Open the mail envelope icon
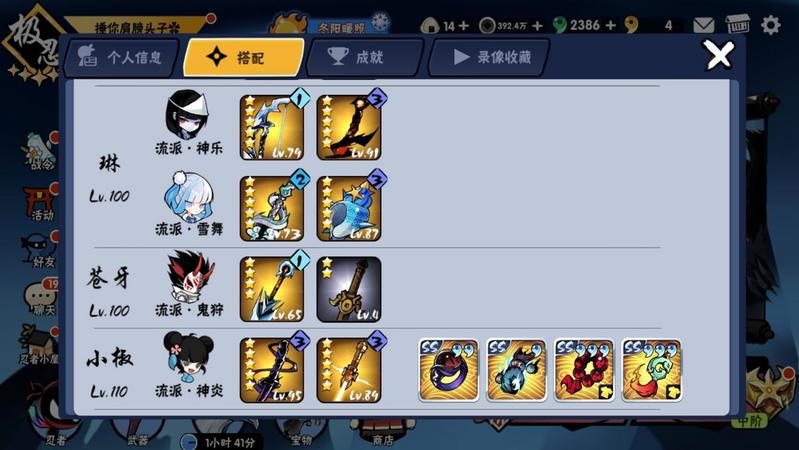This screenshot has width=799, height=450. 704,25
